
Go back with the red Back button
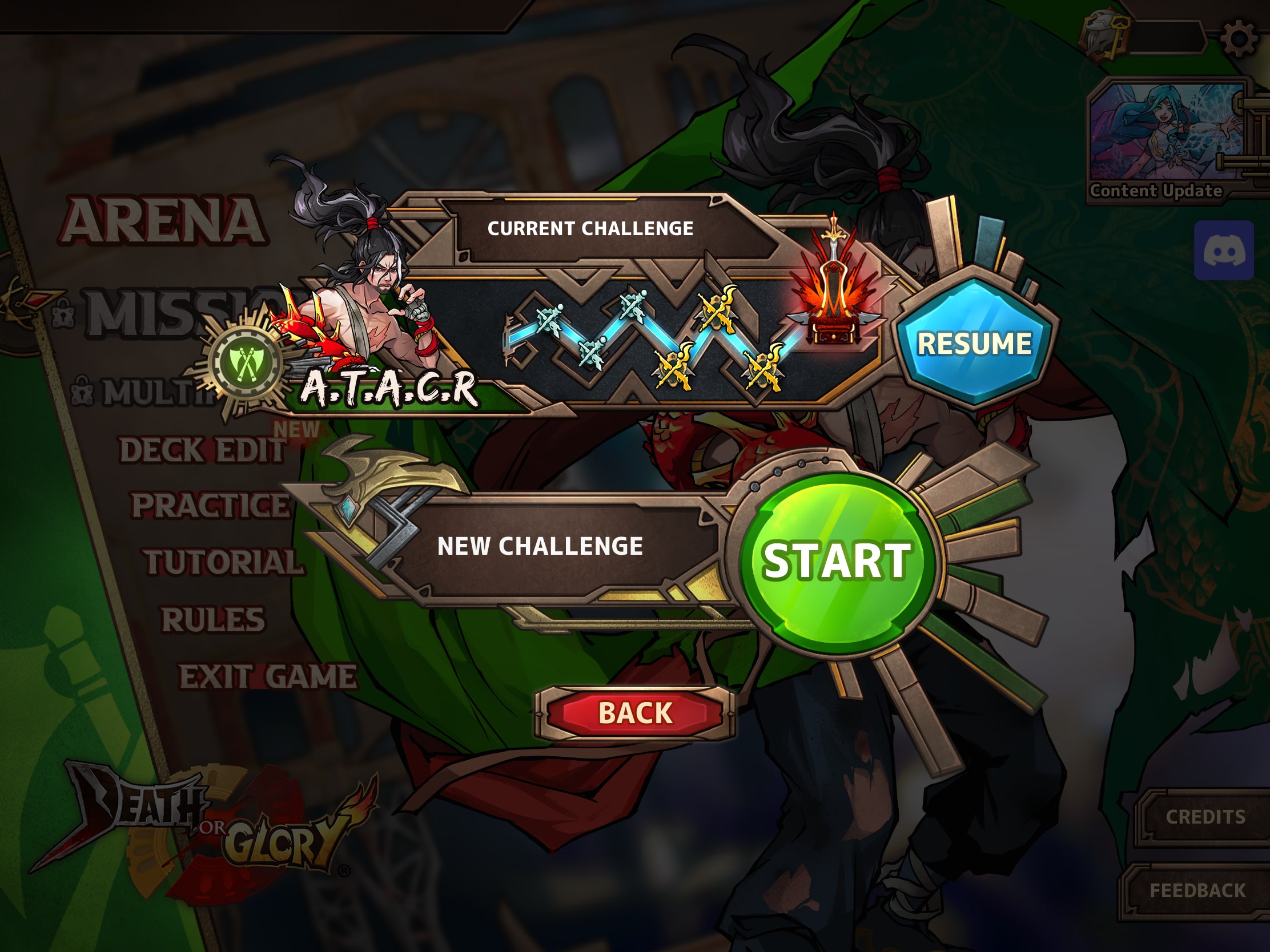(x=635, y=713)
